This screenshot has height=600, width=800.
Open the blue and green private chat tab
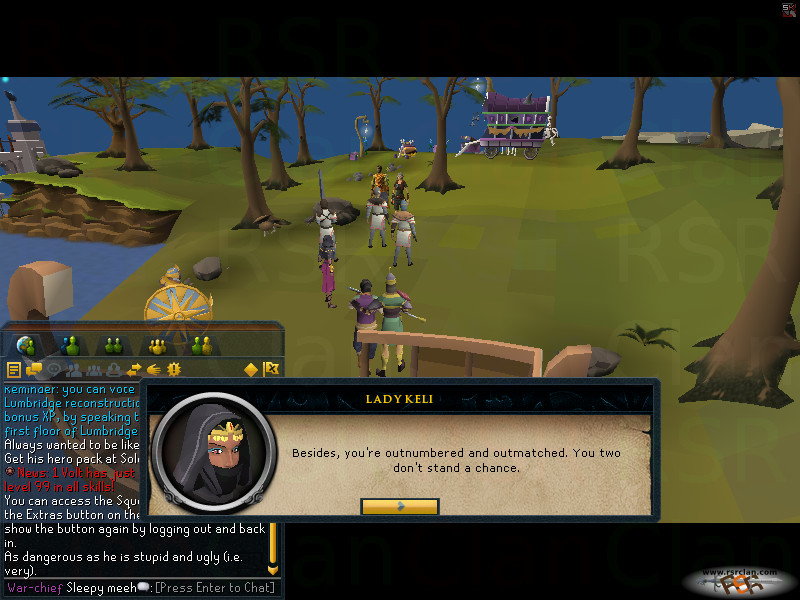point(71,346)
